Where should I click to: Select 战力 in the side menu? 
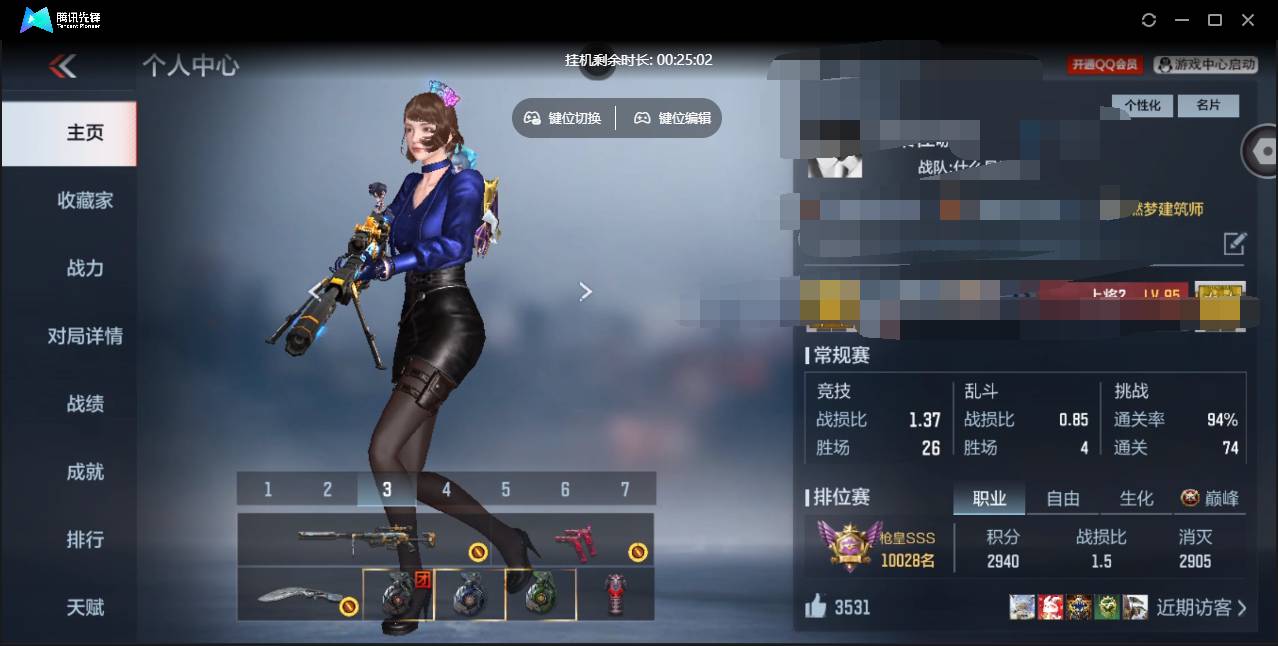click(x=85, y=268)
